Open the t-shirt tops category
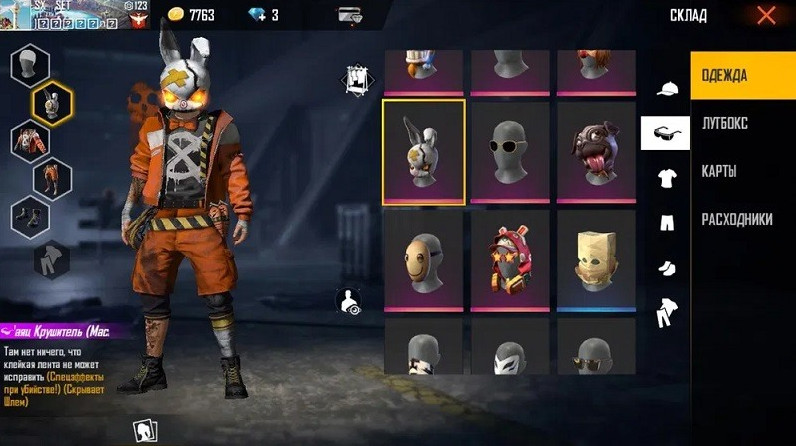This screenshot has width=796, height=446. pos(665,178)
